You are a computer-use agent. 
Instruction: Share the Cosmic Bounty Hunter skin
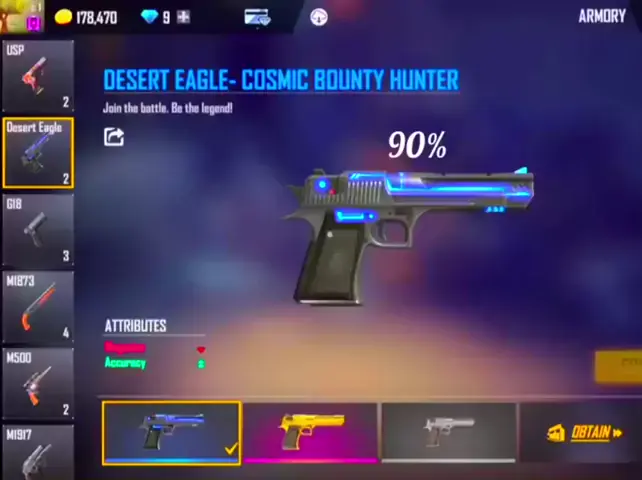coord(114,137)
